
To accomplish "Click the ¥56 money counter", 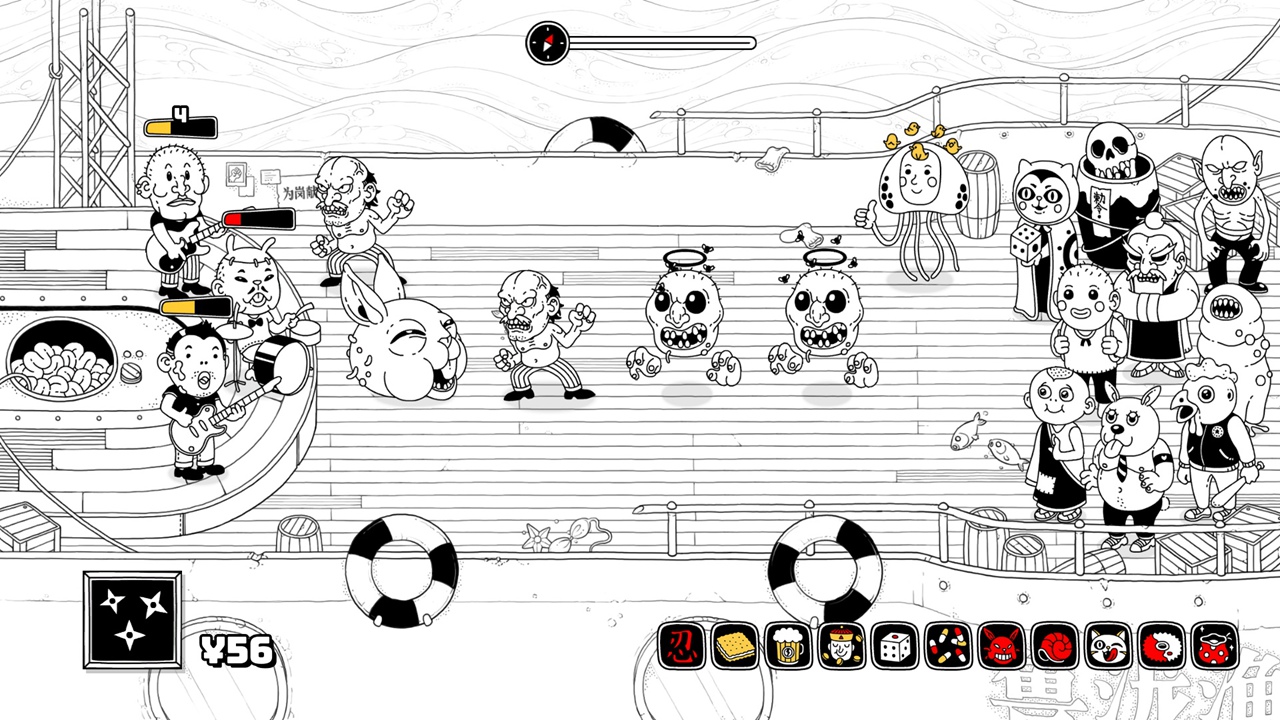I will click(238, 650).
